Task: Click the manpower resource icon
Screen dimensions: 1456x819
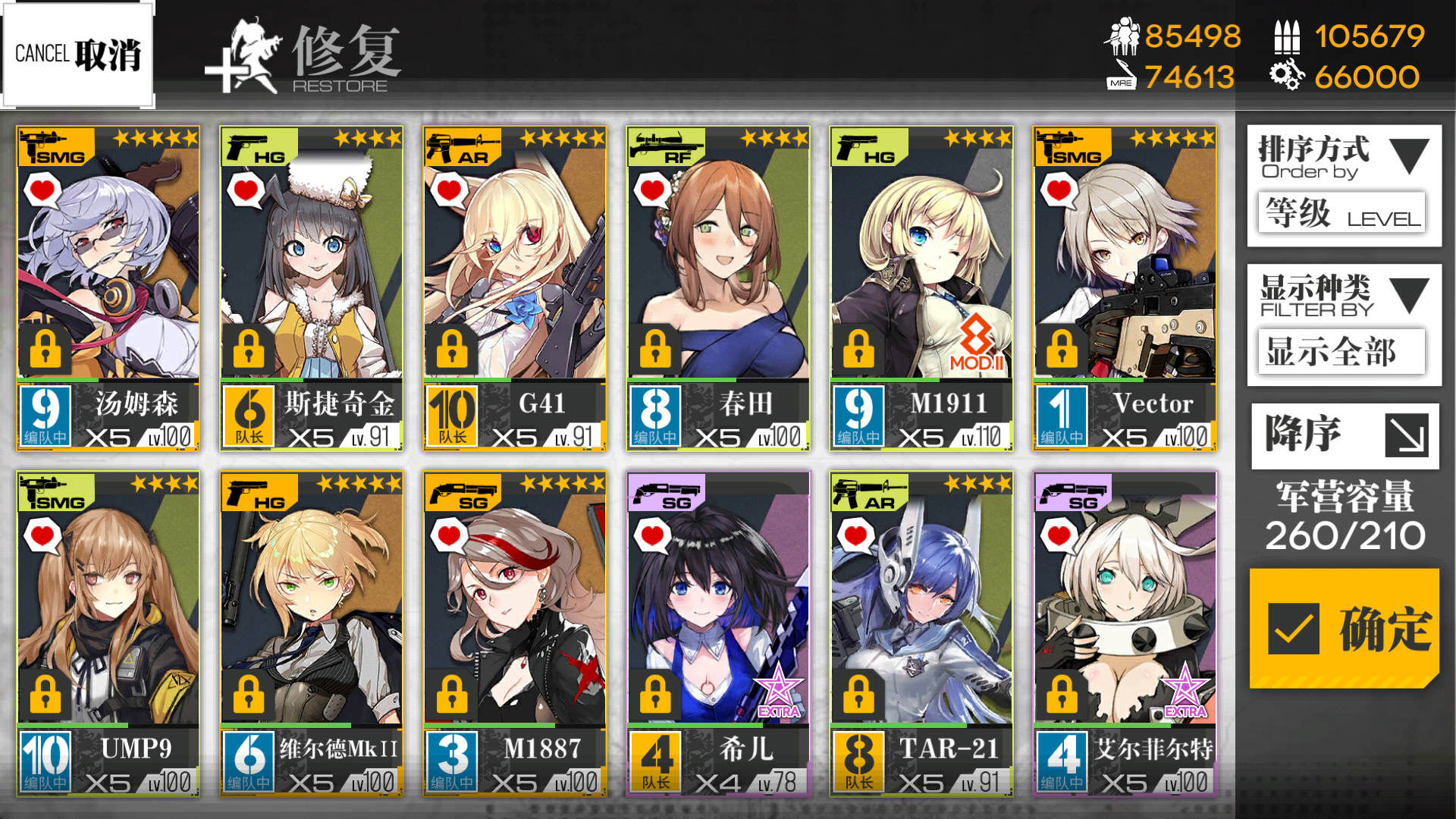Action: pos(1122,36)
